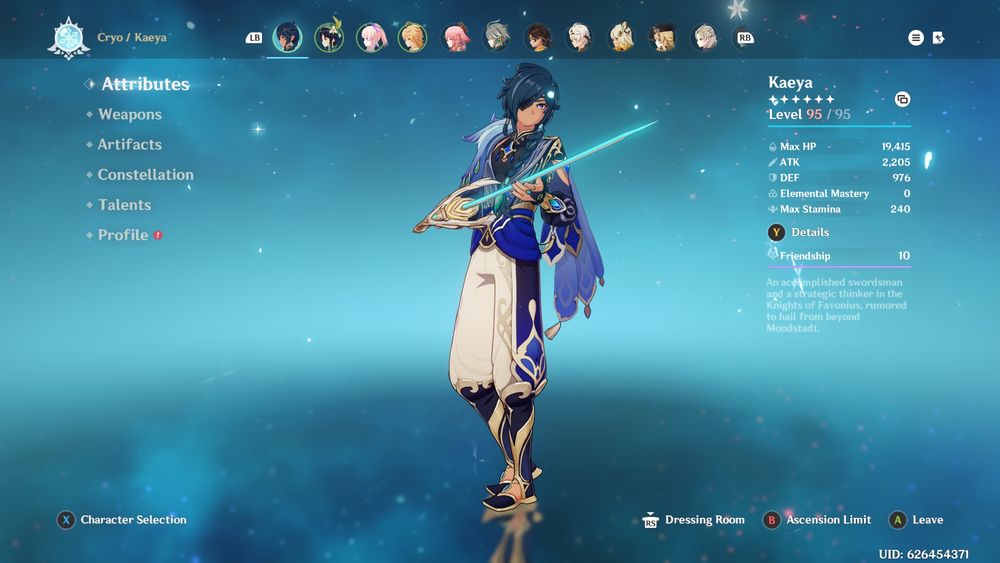Open the Ascension Limit option
Image resolution: width=1000 pixels, height=563 pixels.
pos(827,520)
